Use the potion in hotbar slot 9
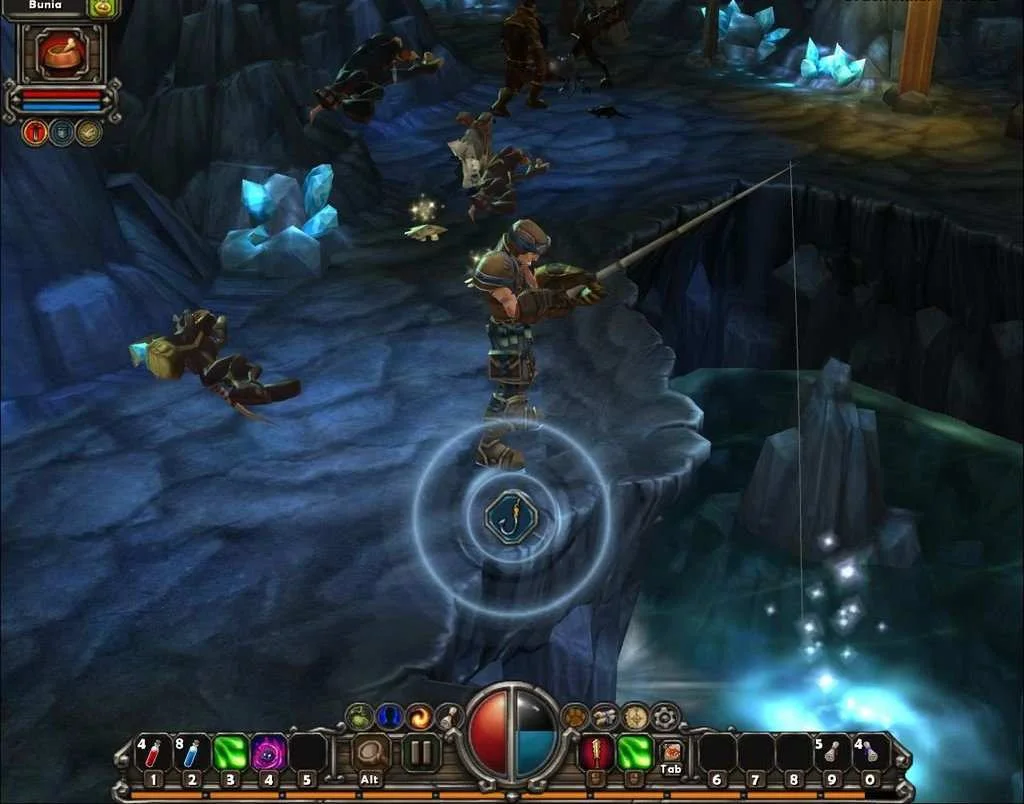The width and height of the screenshot is (1024, 804). 831,753
